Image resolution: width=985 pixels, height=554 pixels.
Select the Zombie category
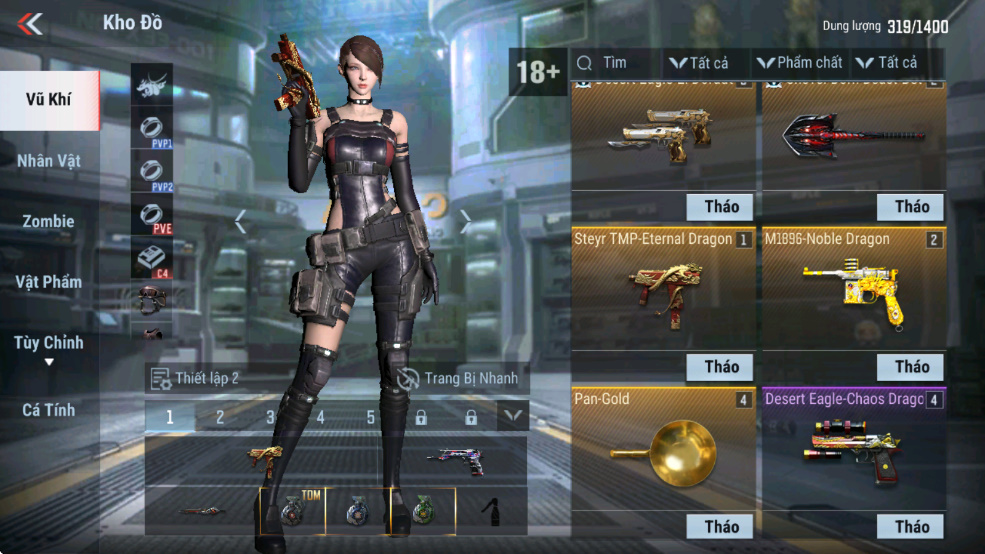pos(48,221)
